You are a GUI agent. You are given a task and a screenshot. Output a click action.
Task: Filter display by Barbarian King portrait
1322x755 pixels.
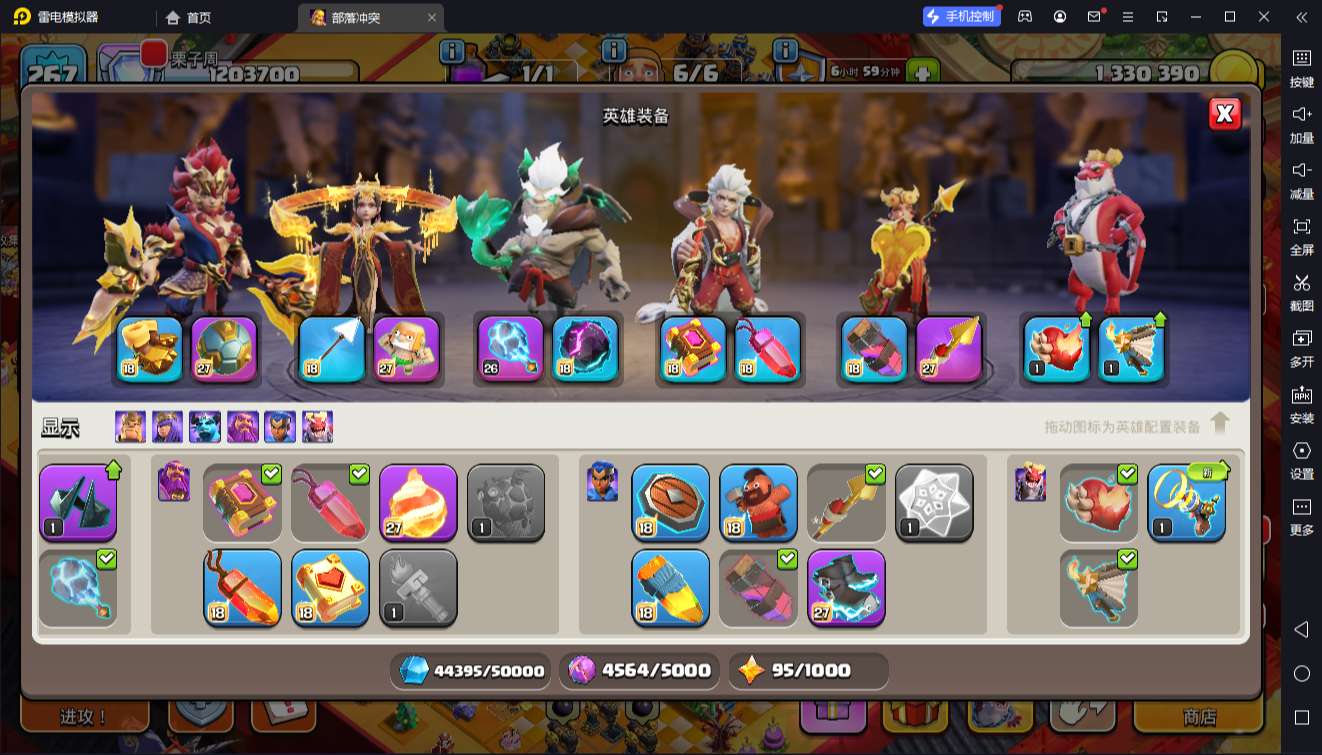[130, 427]
